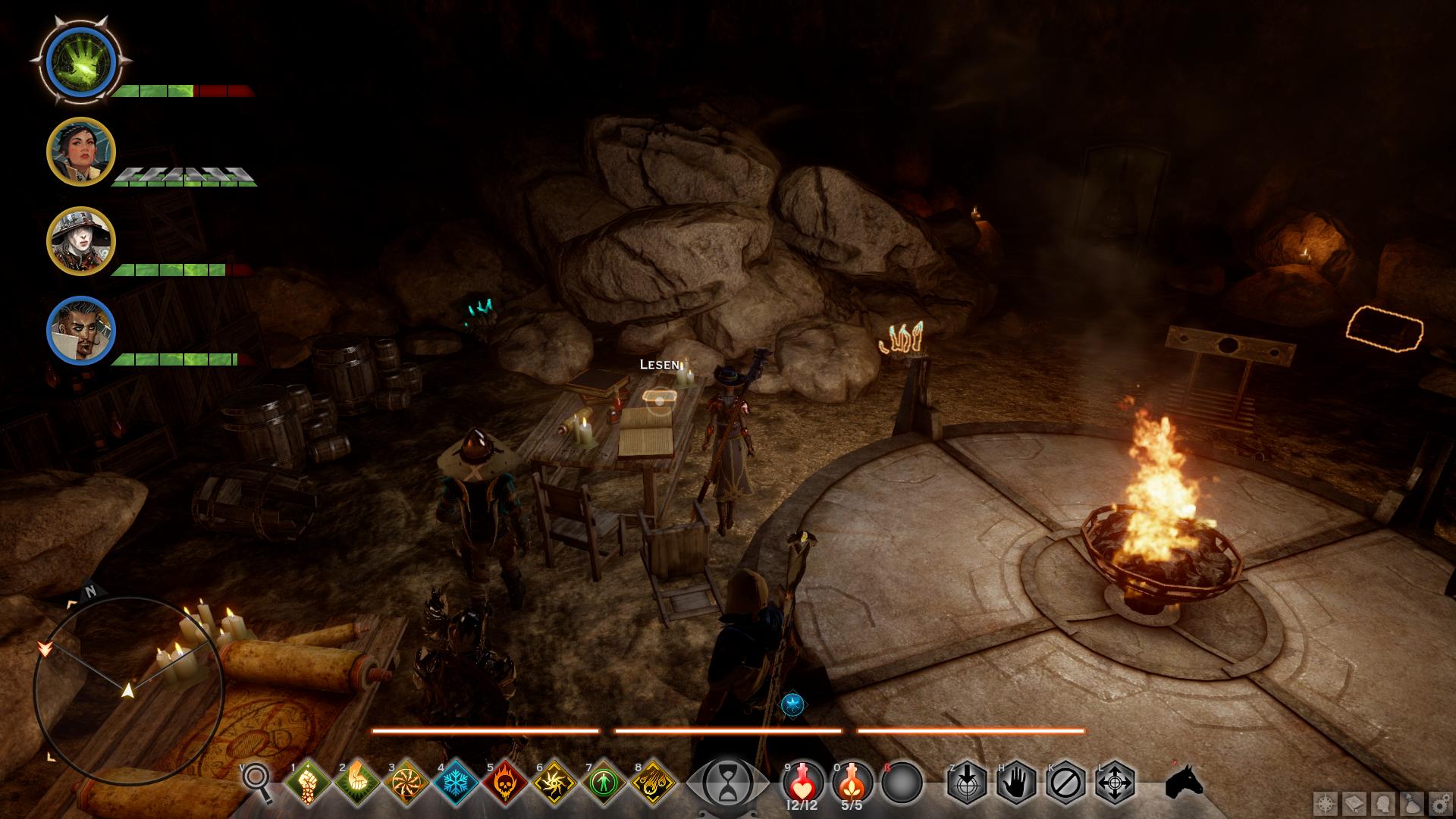The image size is (1456, 819).
Task: Select the Inquisitor's glowing green hand portrait
Action: (80, 60)
